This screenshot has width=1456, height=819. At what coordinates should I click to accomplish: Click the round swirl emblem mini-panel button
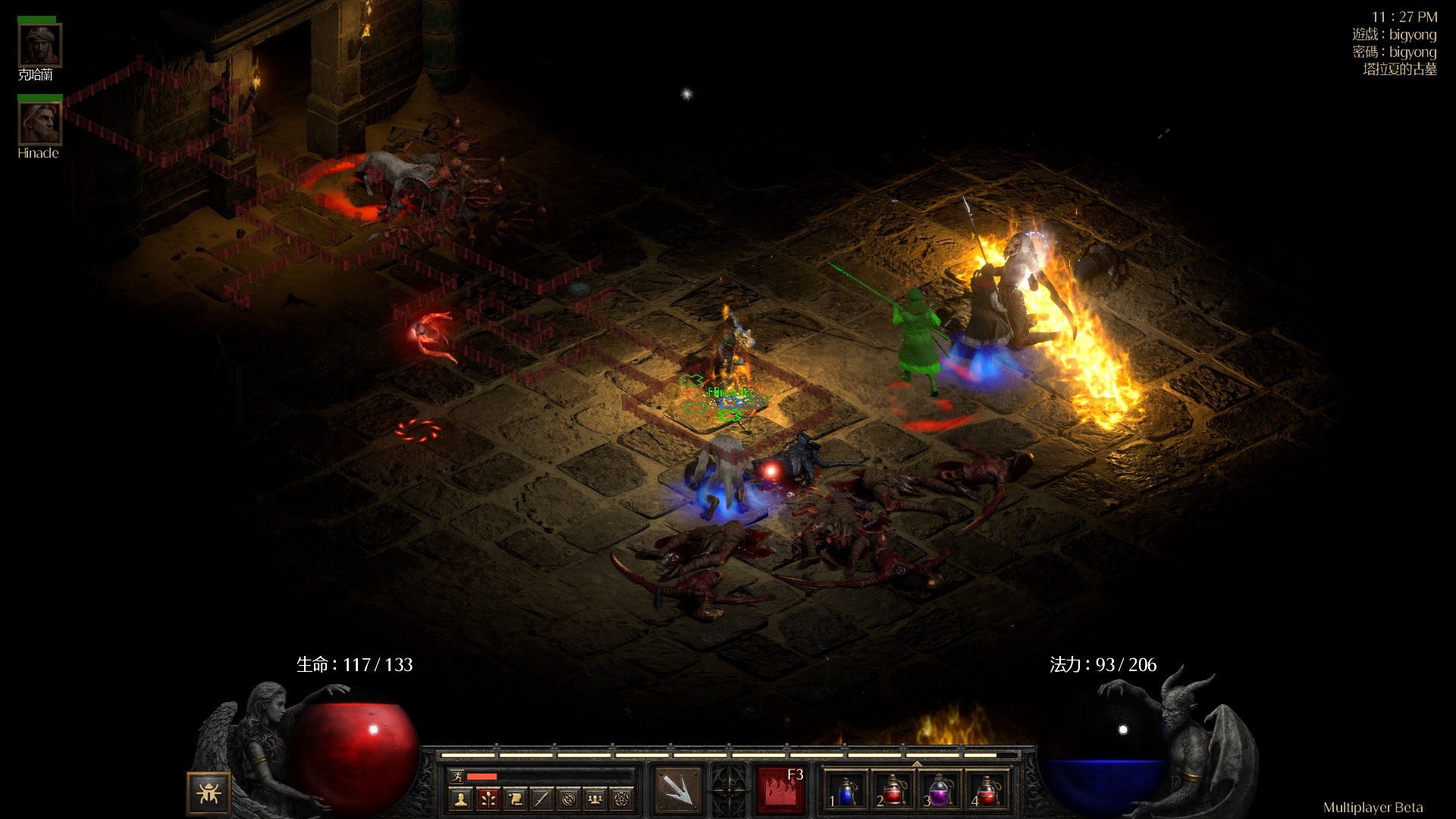(569, 799)
